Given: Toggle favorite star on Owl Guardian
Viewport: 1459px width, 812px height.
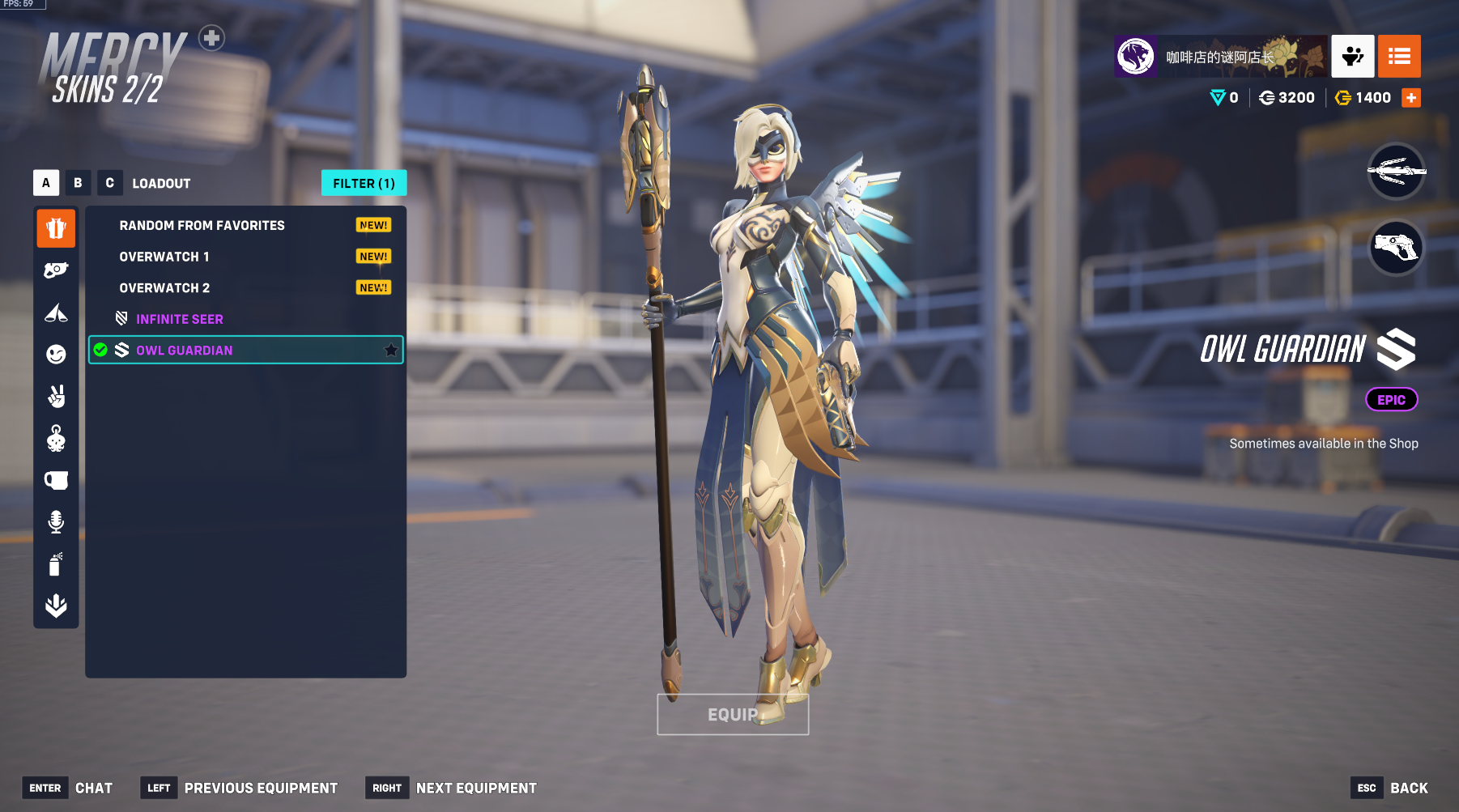Looking at the screenshot, I should pyautogui.click(x=391, y=350).
